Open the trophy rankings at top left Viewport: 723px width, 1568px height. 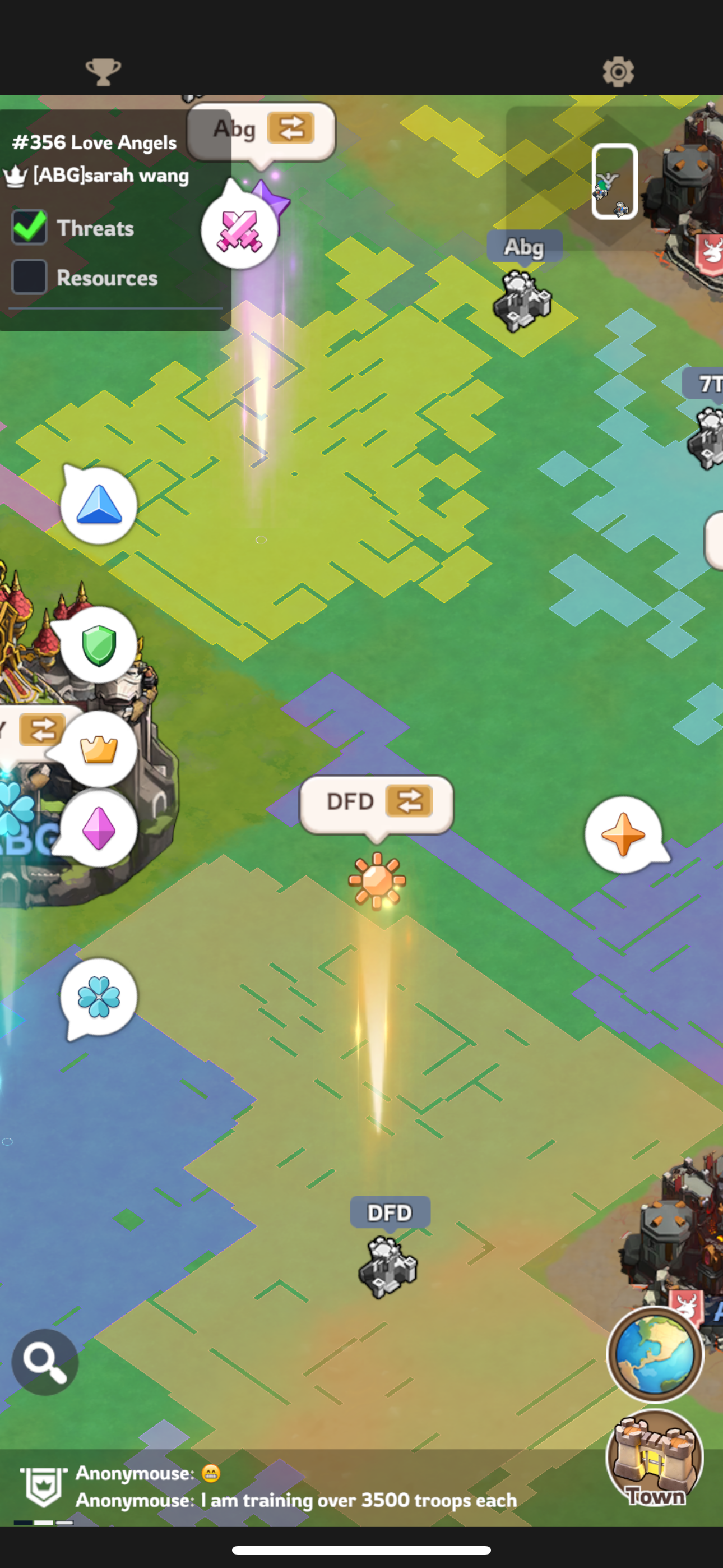104,71
